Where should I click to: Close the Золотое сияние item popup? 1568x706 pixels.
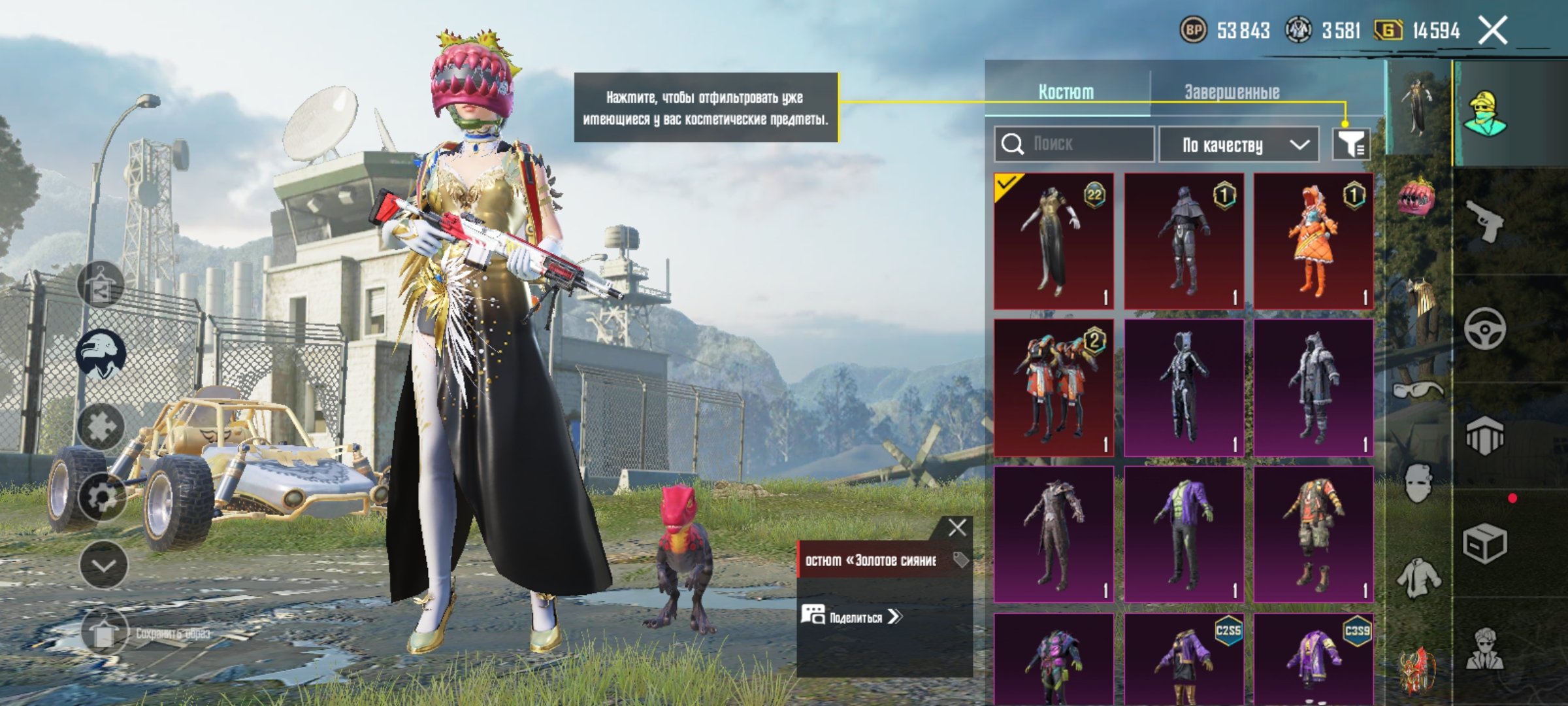coord(957,528)
